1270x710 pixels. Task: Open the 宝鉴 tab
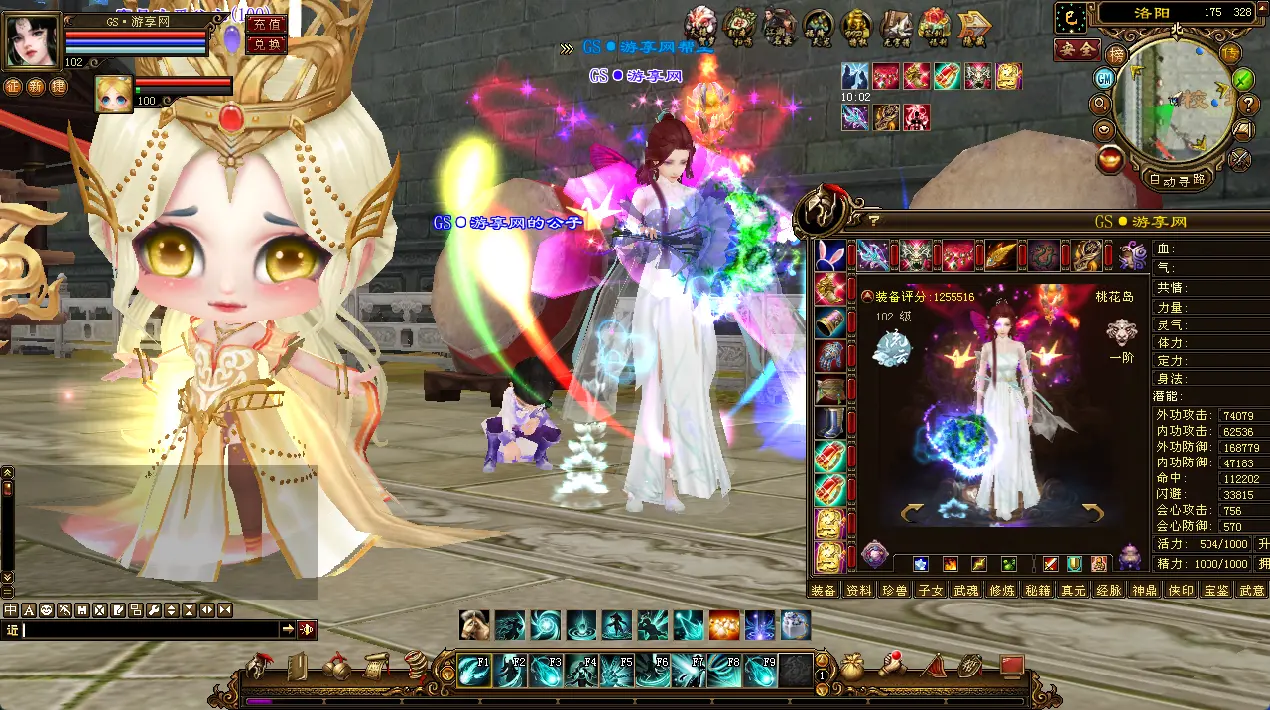pyautogui.click(x=1216, y=591)
